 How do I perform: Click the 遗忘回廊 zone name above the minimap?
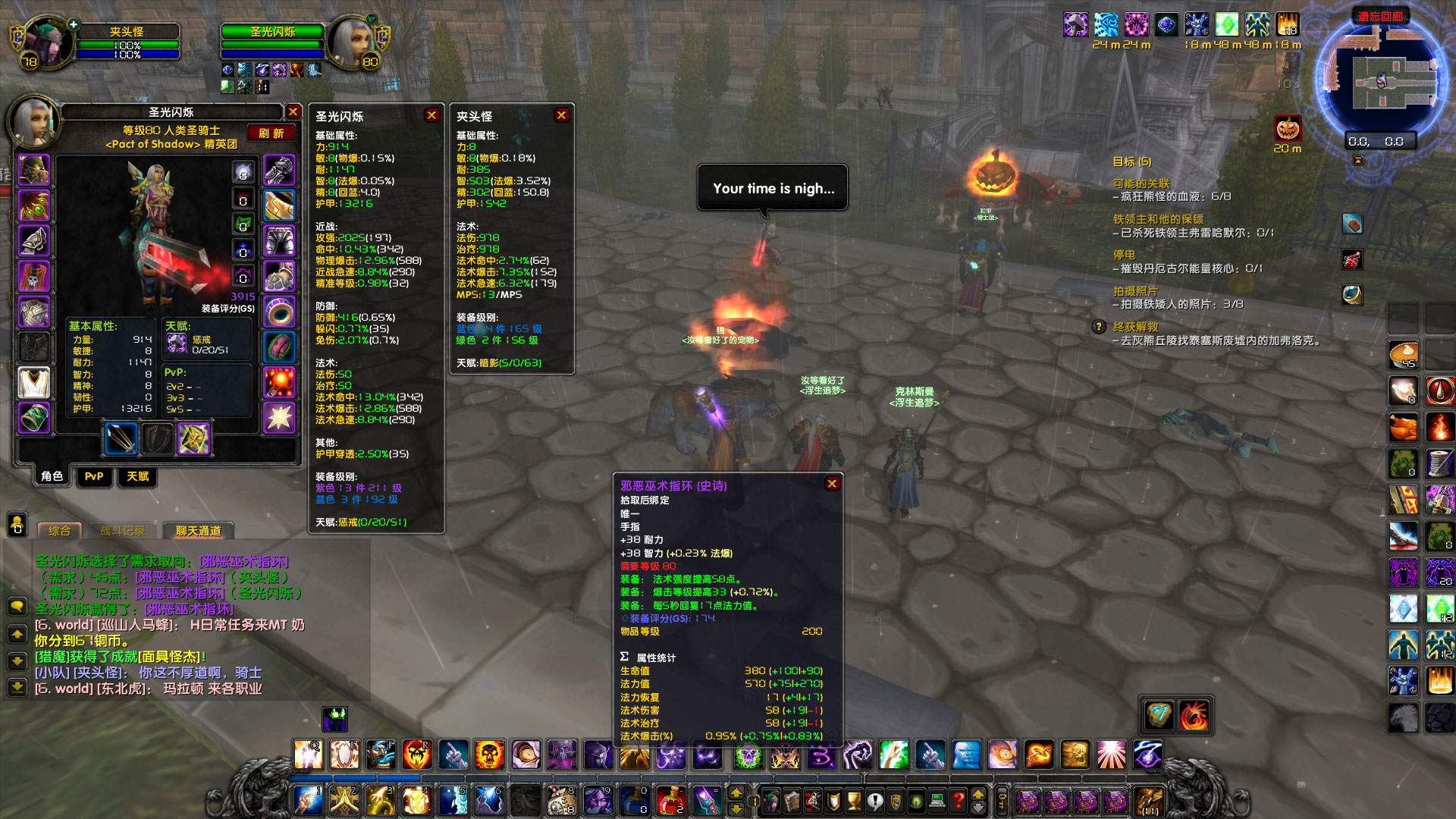pyautogui.click(x=1381, y=16)
